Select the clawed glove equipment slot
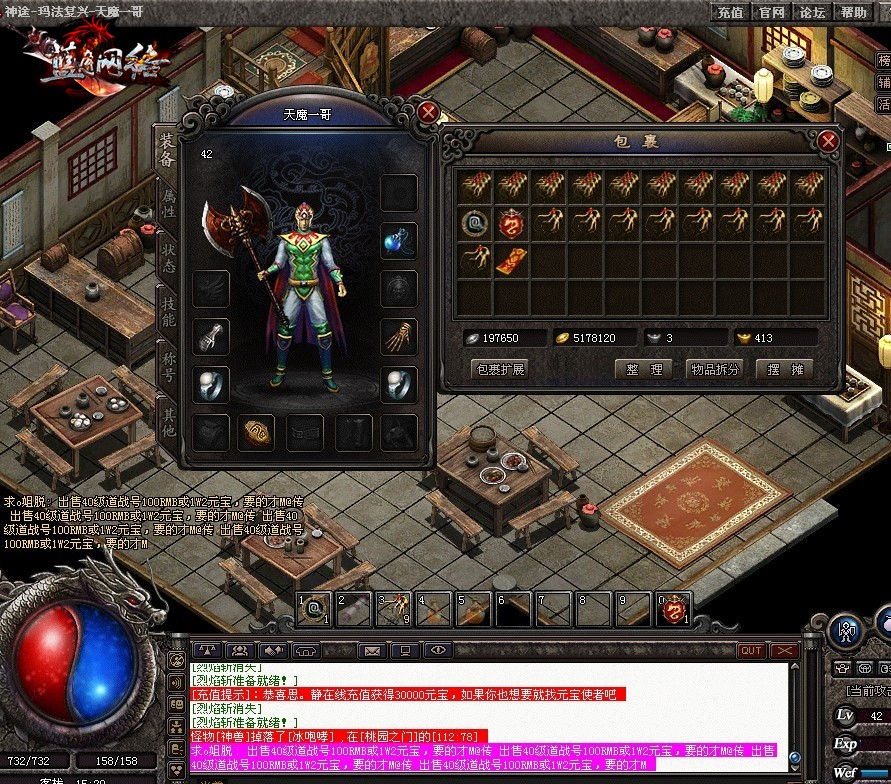Viewport: 891px width, 784px height. (399, 335)
